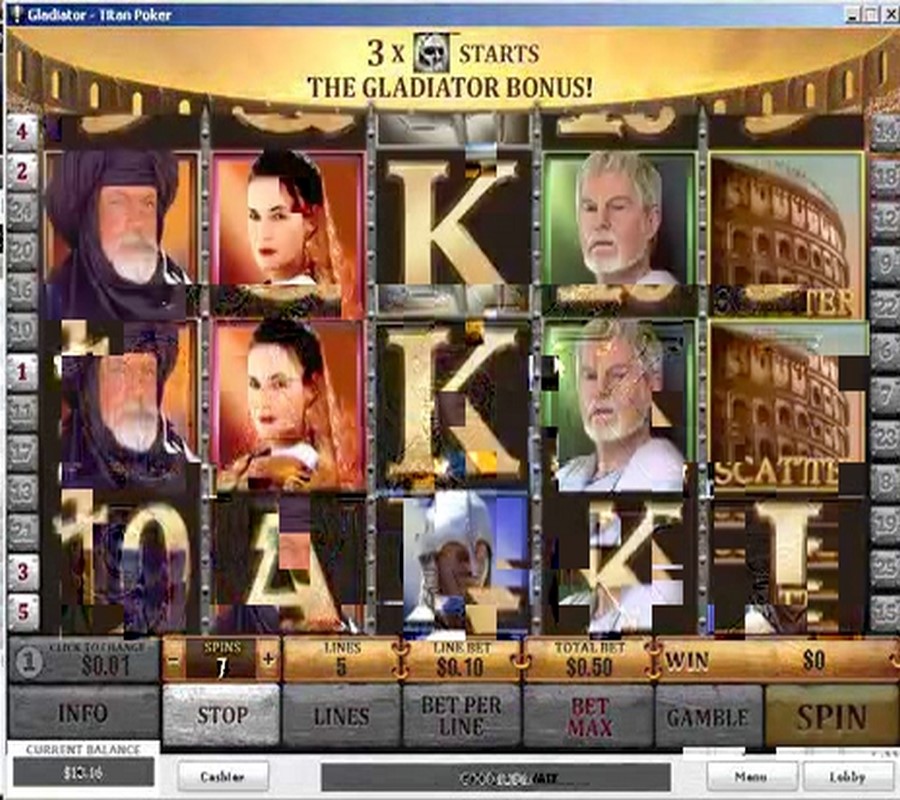
Task: Stop the auto spins
Action: [x=221, y=716]
